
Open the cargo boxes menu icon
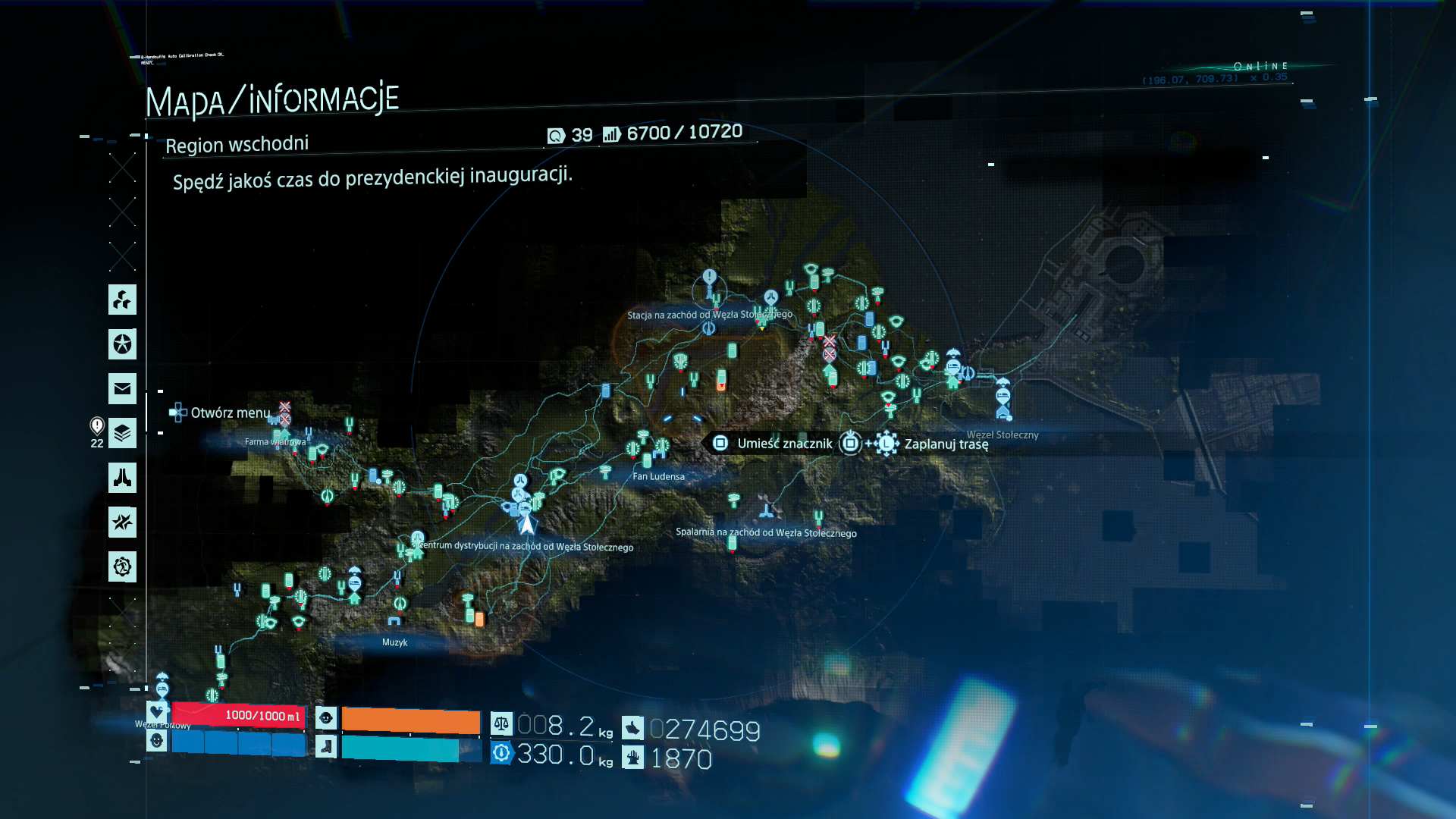coord(122,300)
